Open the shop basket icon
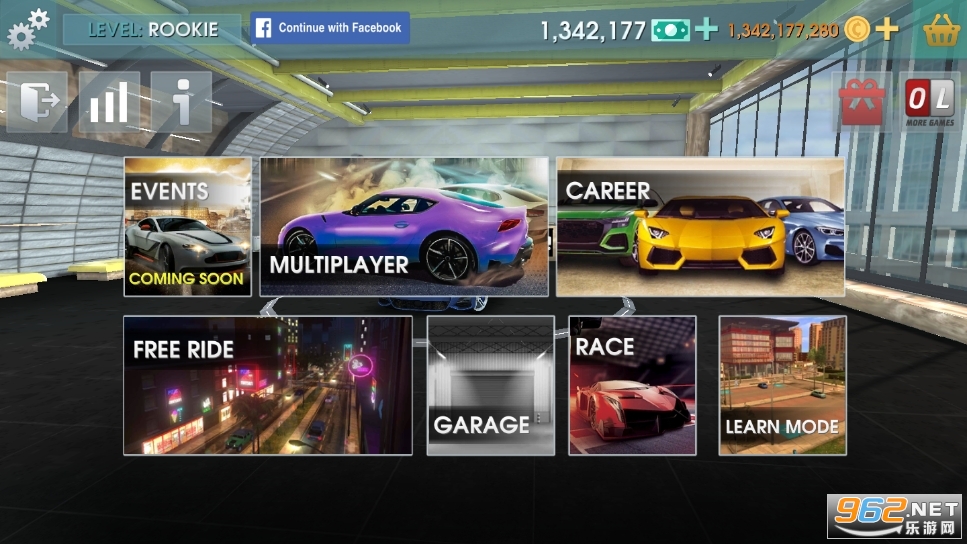Screen dimensions: 967x544 pos(941,30)
